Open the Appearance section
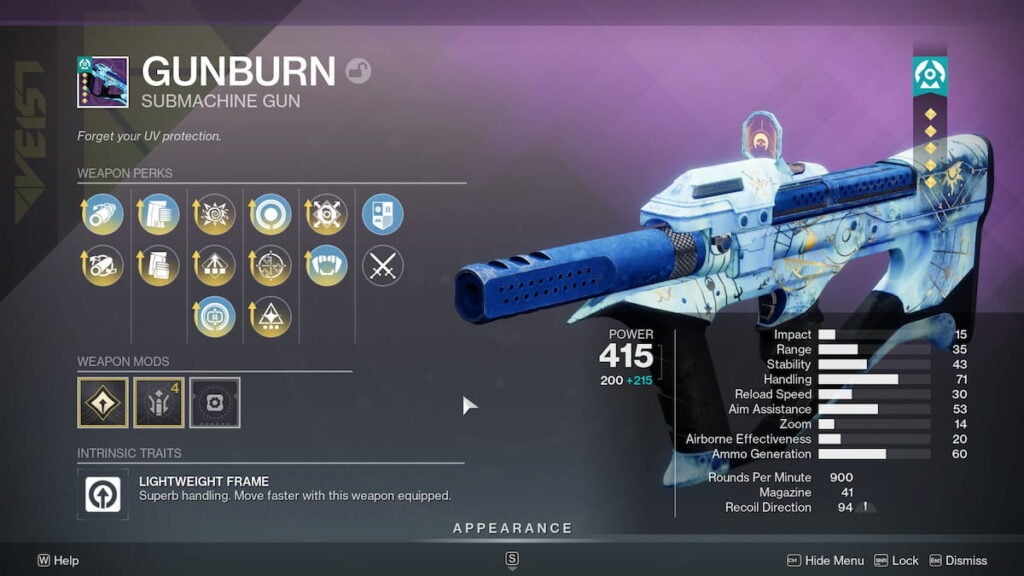Screen dimensions: 1024x576 coord(512,528)
